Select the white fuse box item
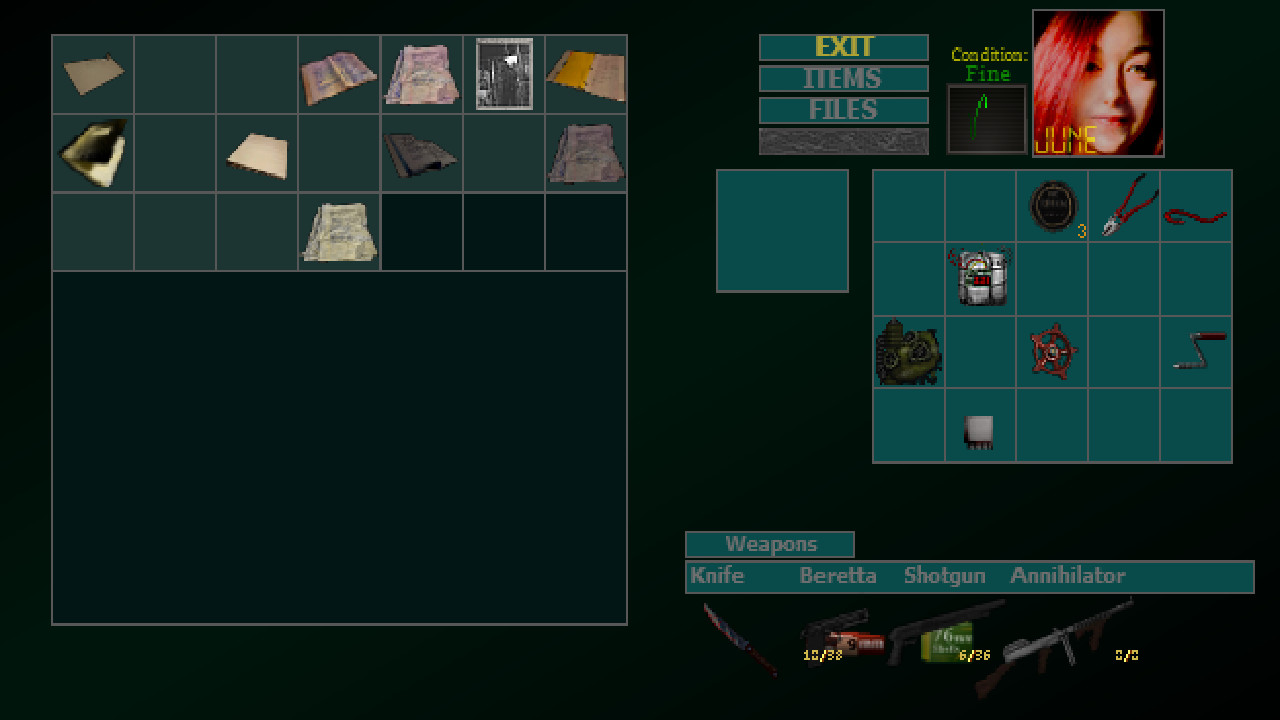Screen dimensions: 1280x720 [980, 428]
